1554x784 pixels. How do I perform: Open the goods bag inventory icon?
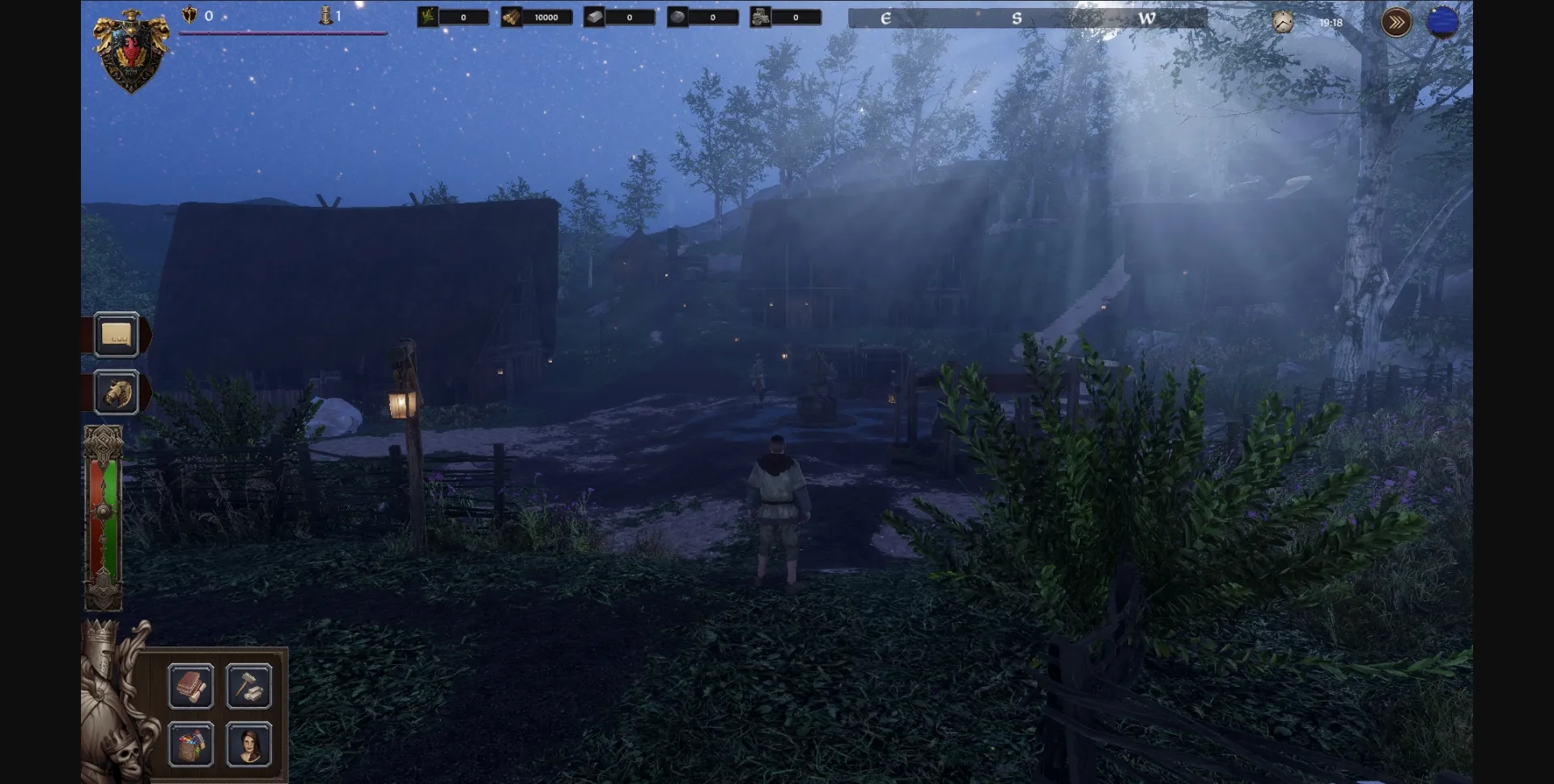192,746
